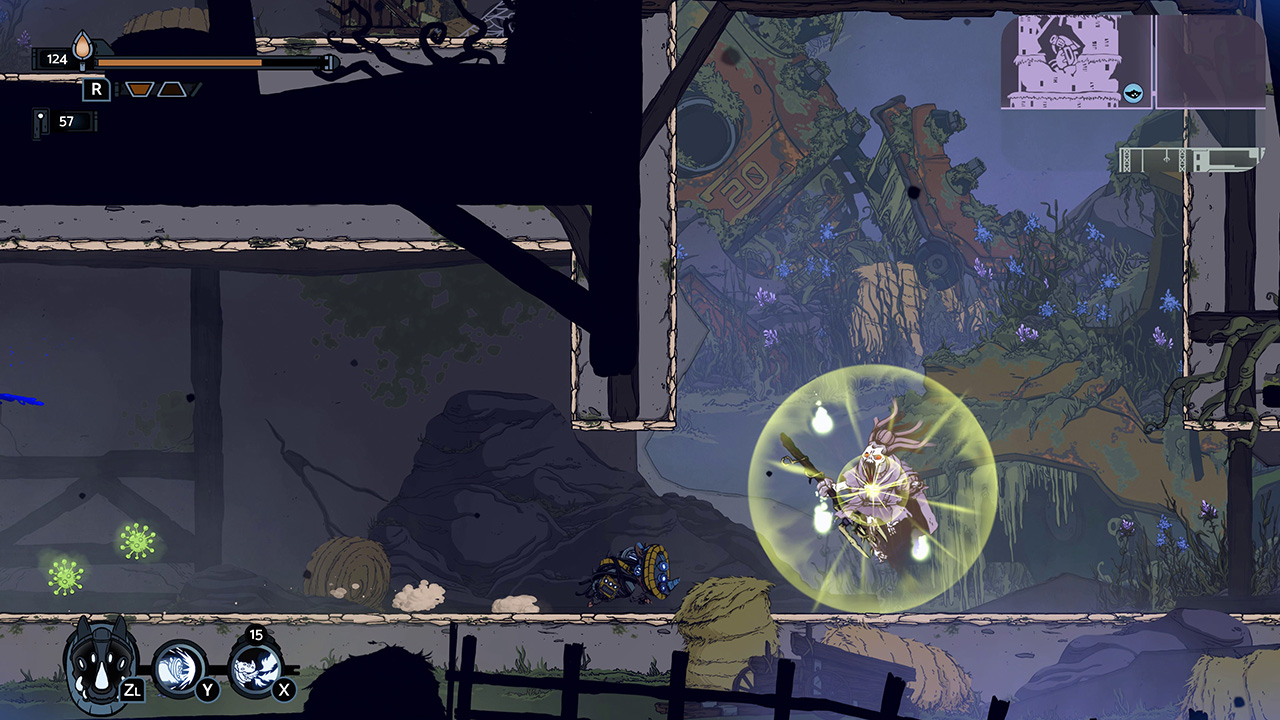Click the X button label badge
1280x720 pixels.
click(x=282, y=690)
